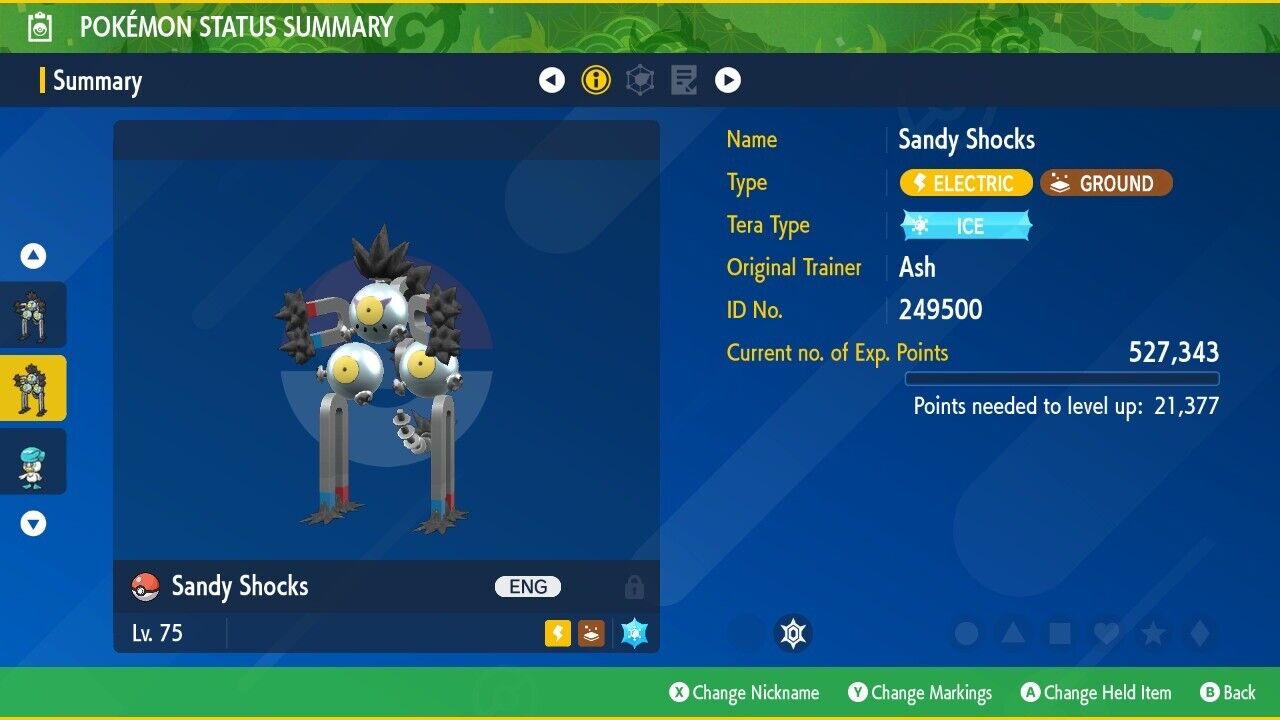Toggle the star marking
This screenshot has width=1280, height=720.
tap(1153, 633)
